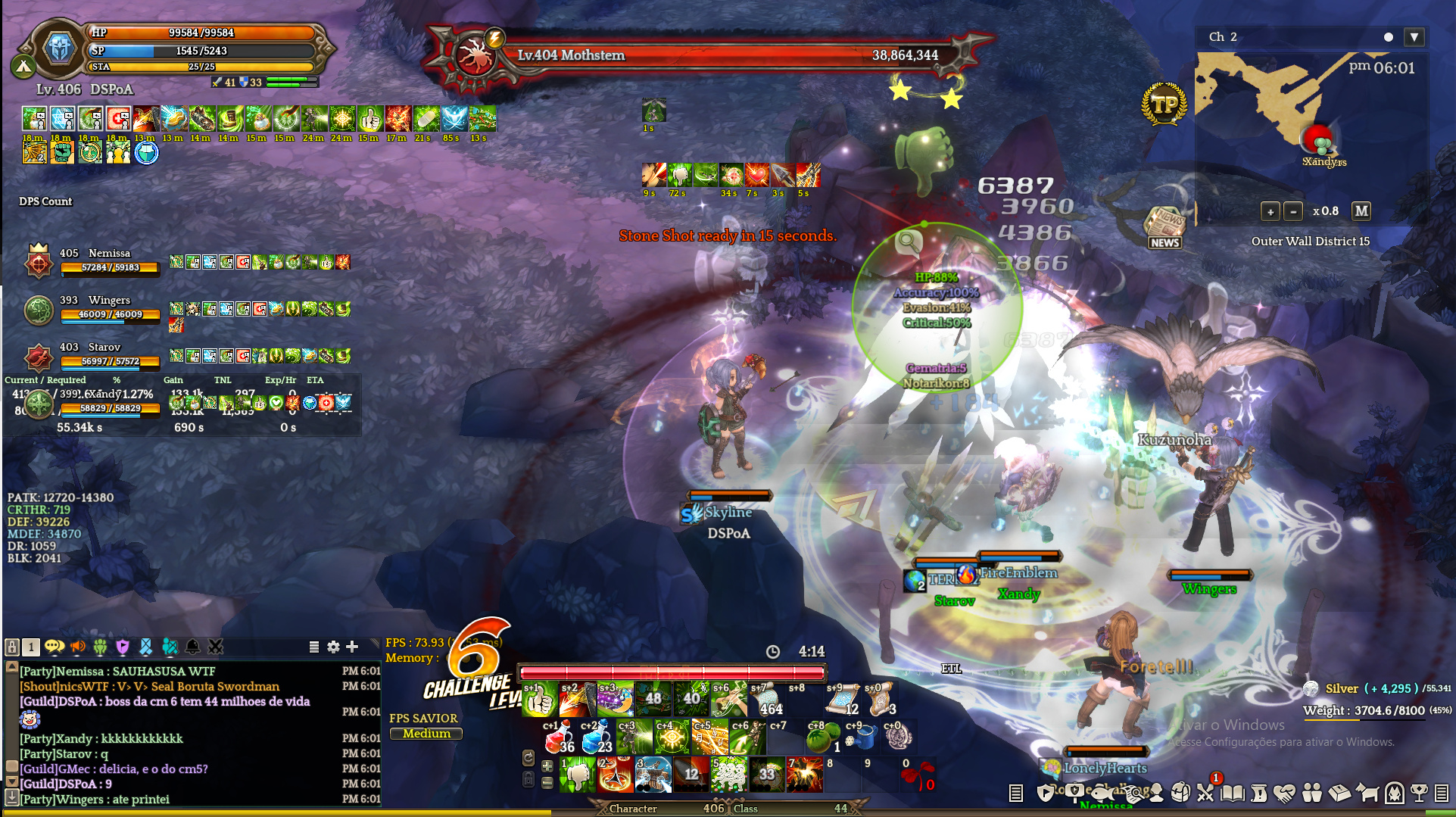Open the full map with M button
Image resolution: width=1456 pixels, height=817 pixels.
(x=1361, y=211)
